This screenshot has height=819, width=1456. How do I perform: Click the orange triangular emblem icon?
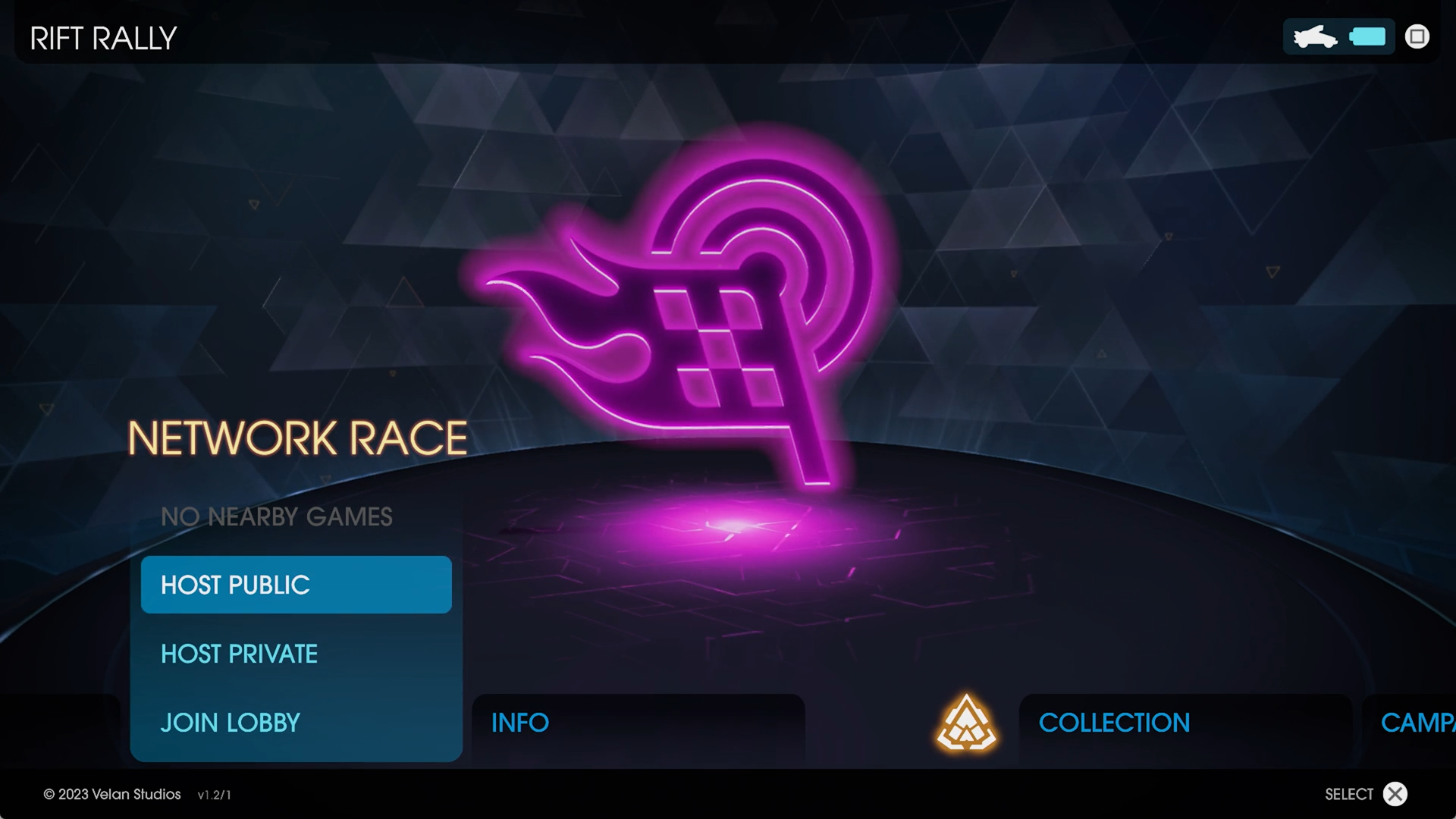tap(966, 723)
